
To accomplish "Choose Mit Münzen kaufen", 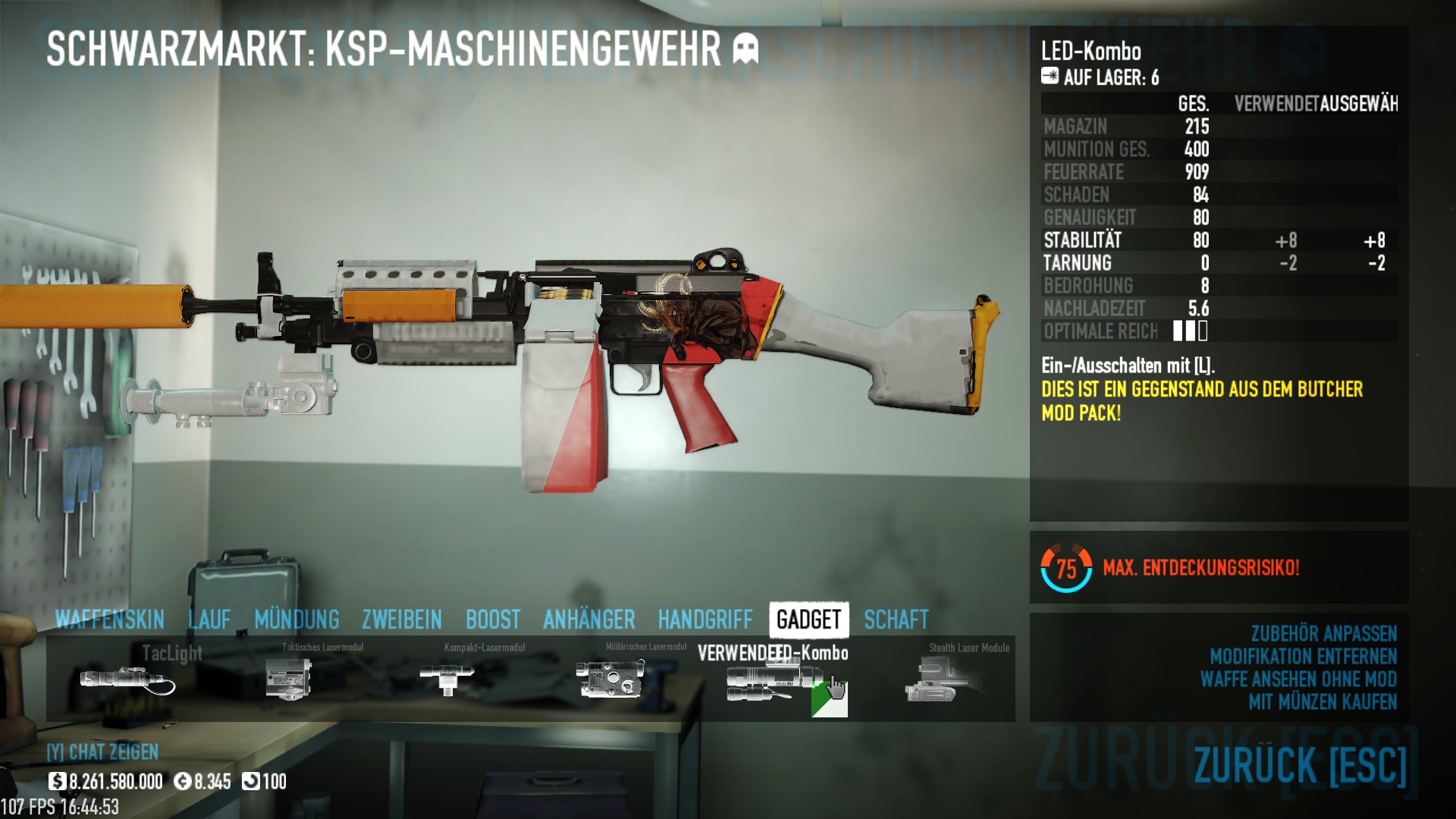I will (x=1323, y=701).
